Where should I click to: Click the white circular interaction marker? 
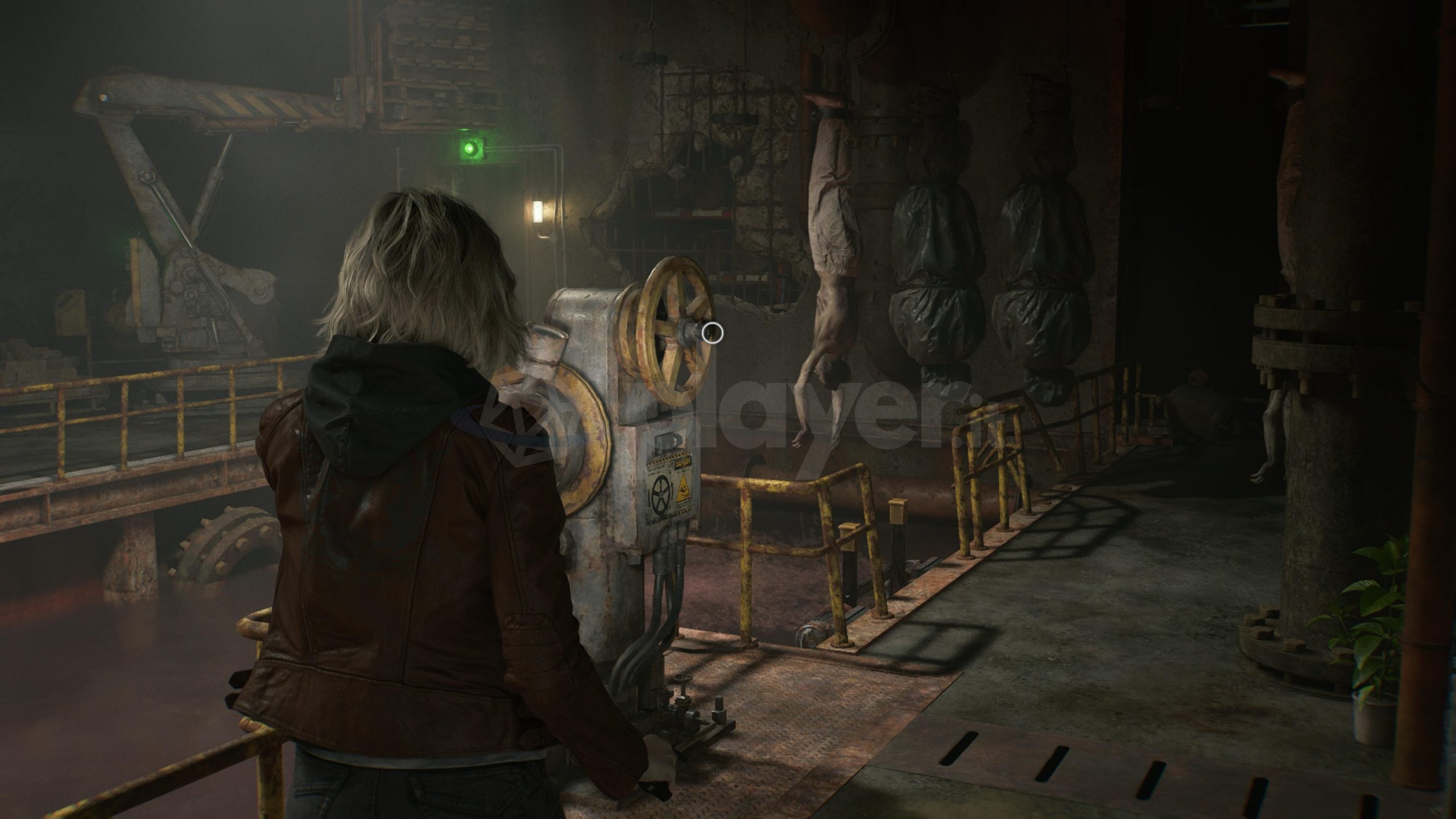click(x=712, y=333)
